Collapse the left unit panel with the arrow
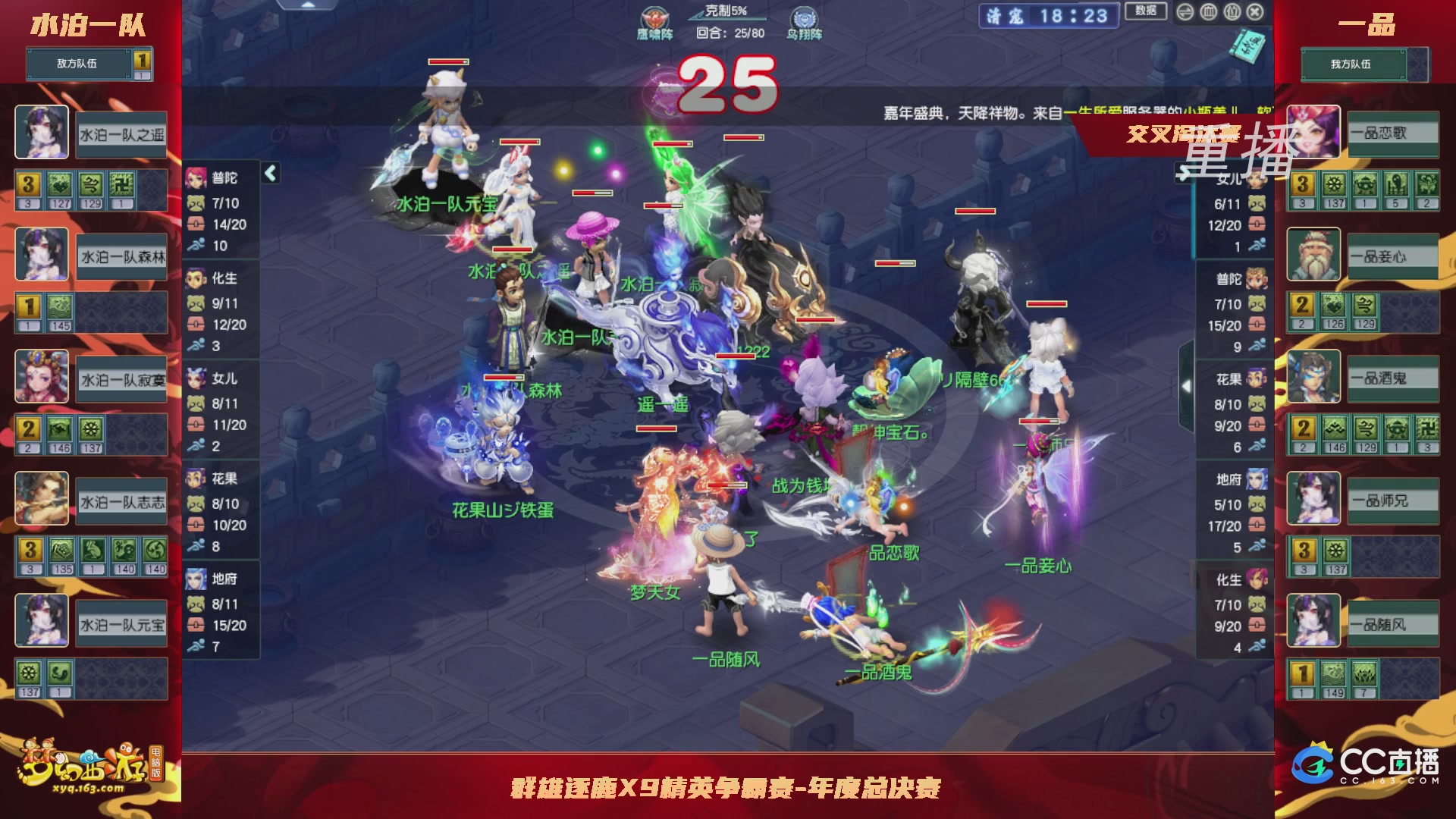 click(x=269, y=173)
